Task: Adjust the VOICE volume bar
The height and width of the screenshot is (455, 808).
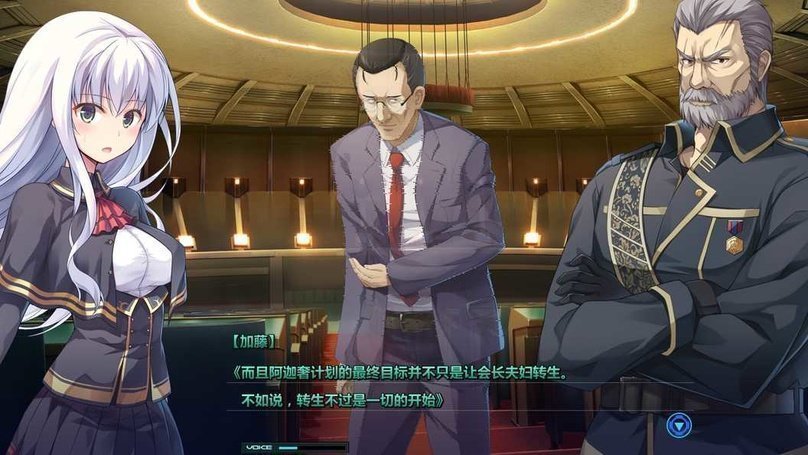Action: [310, 447]
